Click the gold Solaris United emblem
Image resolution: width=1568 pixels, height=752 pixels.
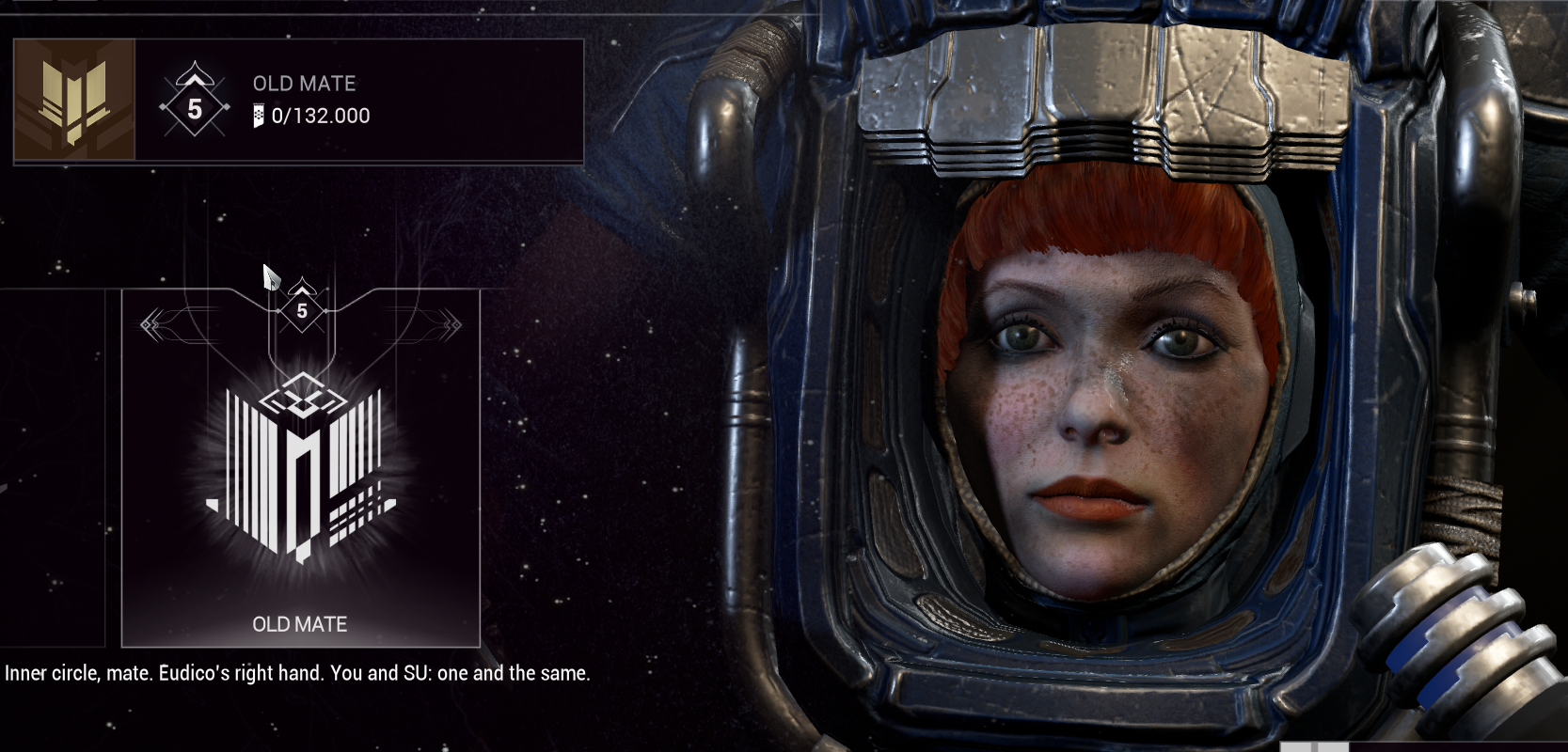74,101
